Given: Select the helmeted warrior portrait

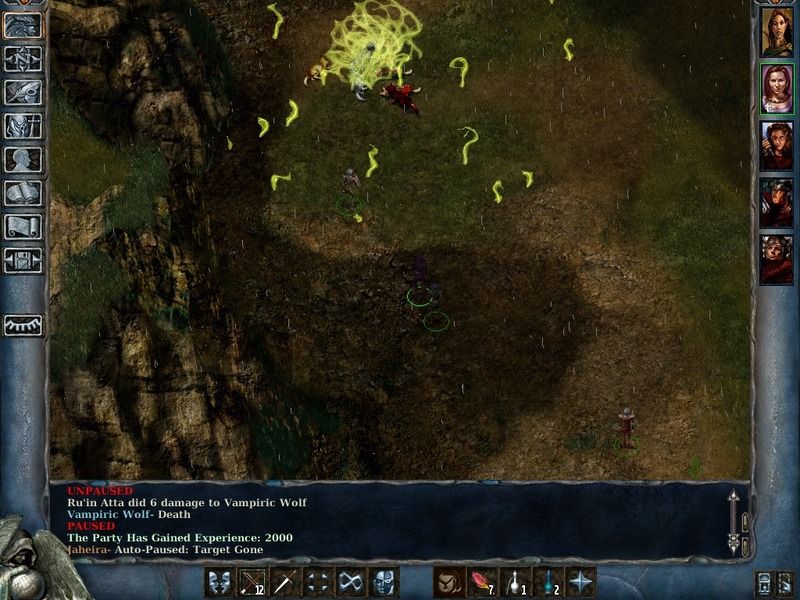Looking at the screenshot, I should click(x=776, y=204).
